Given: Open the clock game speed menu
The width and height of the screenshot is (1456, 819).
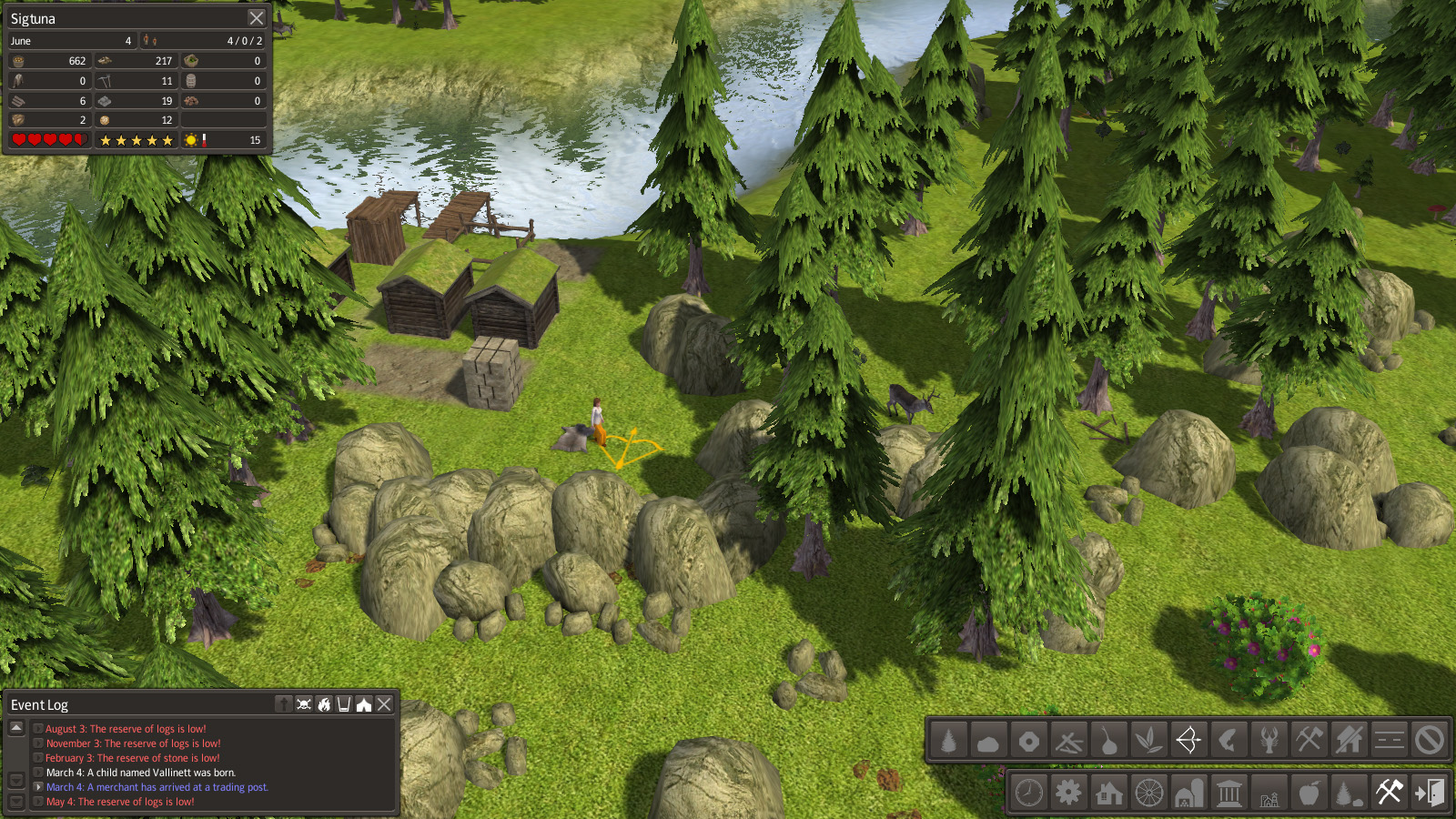Looking at the screenshot, I should (1029, 793).
